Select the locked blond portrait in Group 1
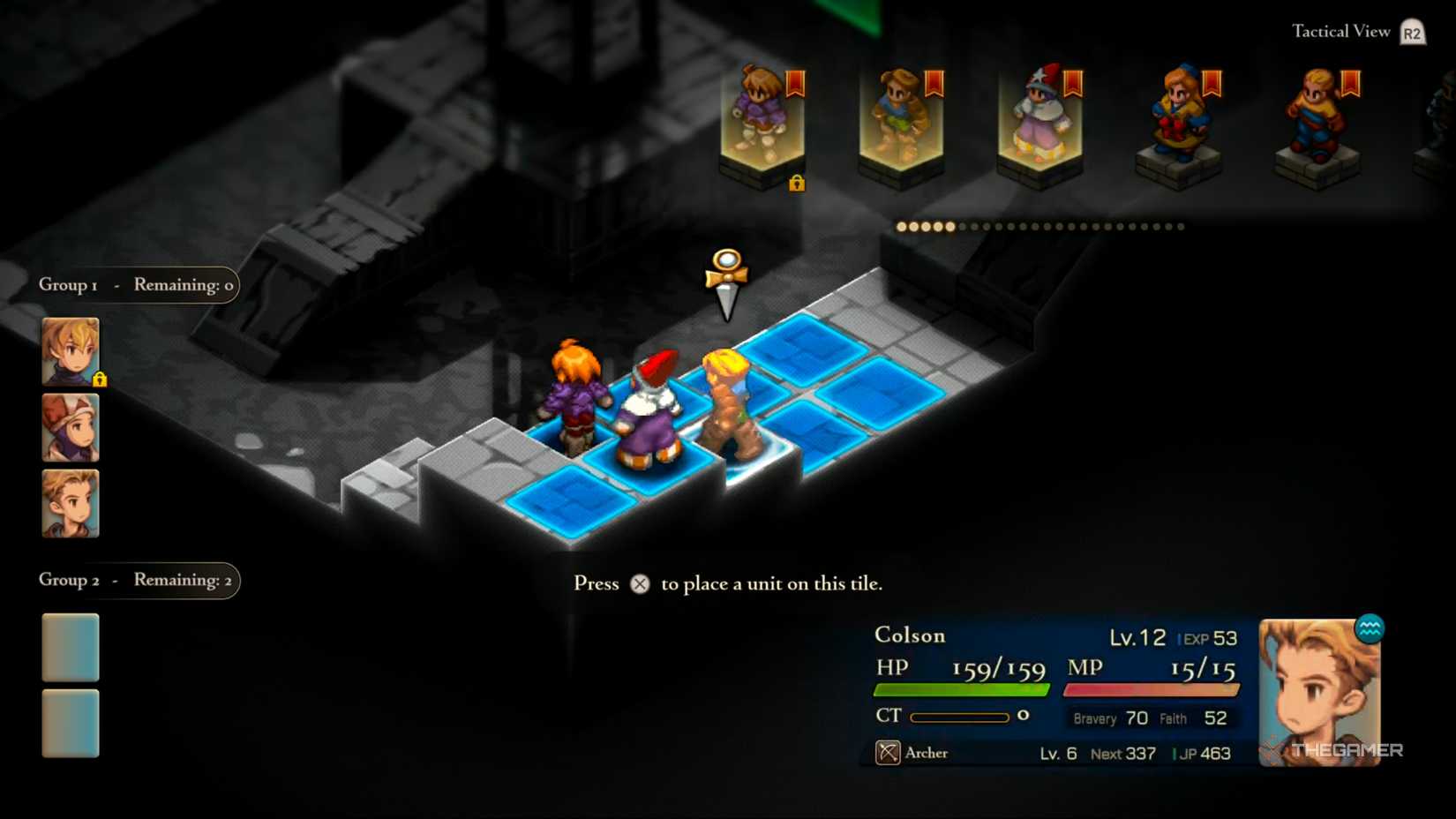Viewport: 1456px width, 819px height. [x=71, y=351]
